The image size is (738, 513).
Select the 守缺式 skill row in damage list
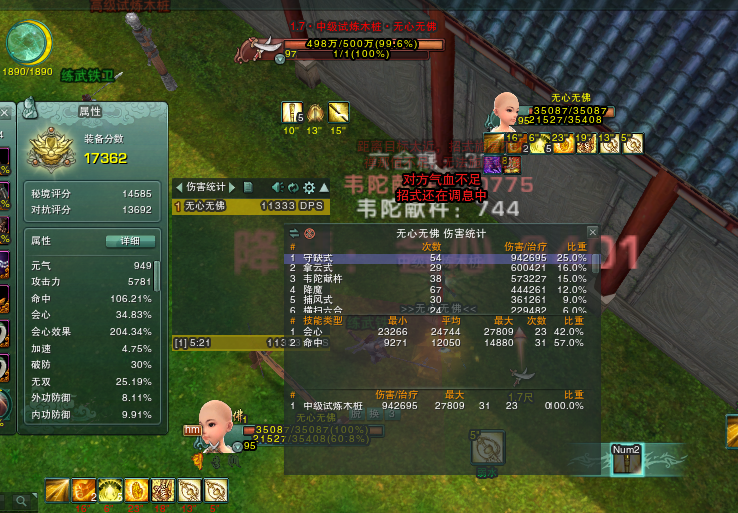click(440, 258)
